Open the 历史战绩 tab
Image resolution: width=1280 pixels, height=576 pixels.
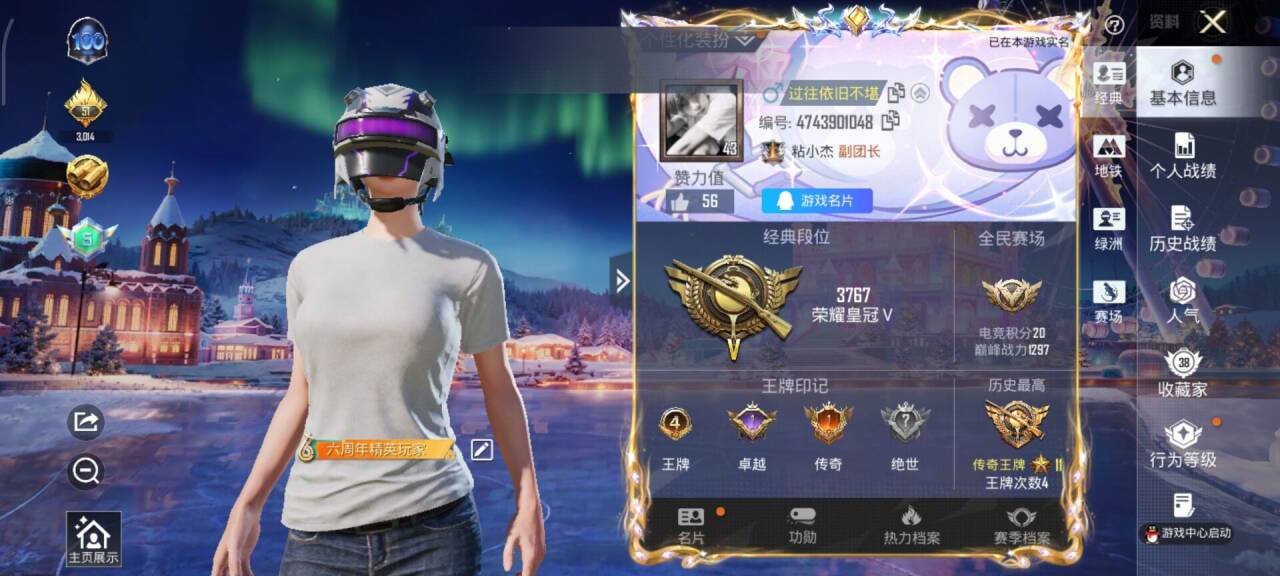click(x=1182, y=229)
